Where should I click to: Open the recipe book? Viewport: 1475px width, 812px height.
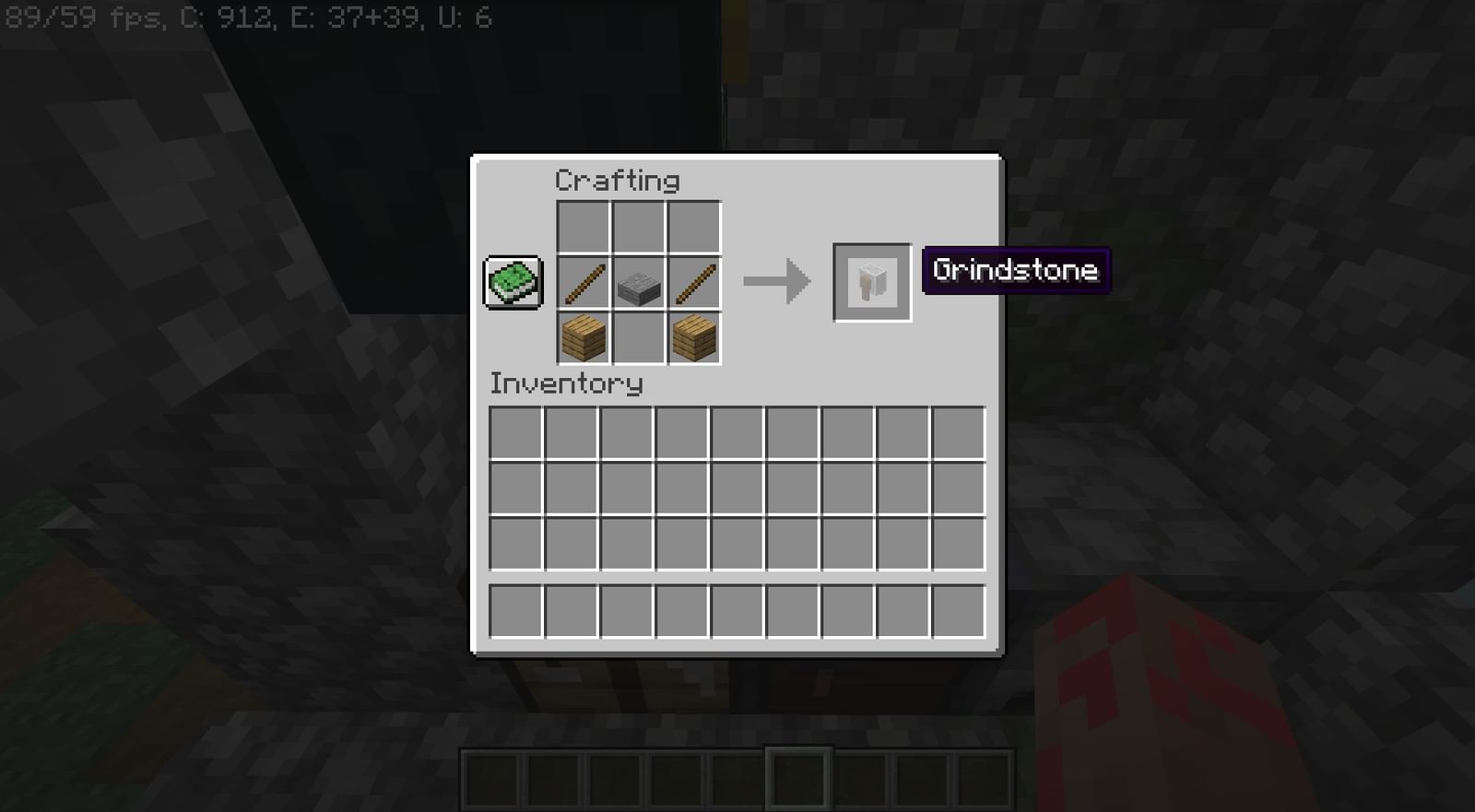[x=511, y=283]
